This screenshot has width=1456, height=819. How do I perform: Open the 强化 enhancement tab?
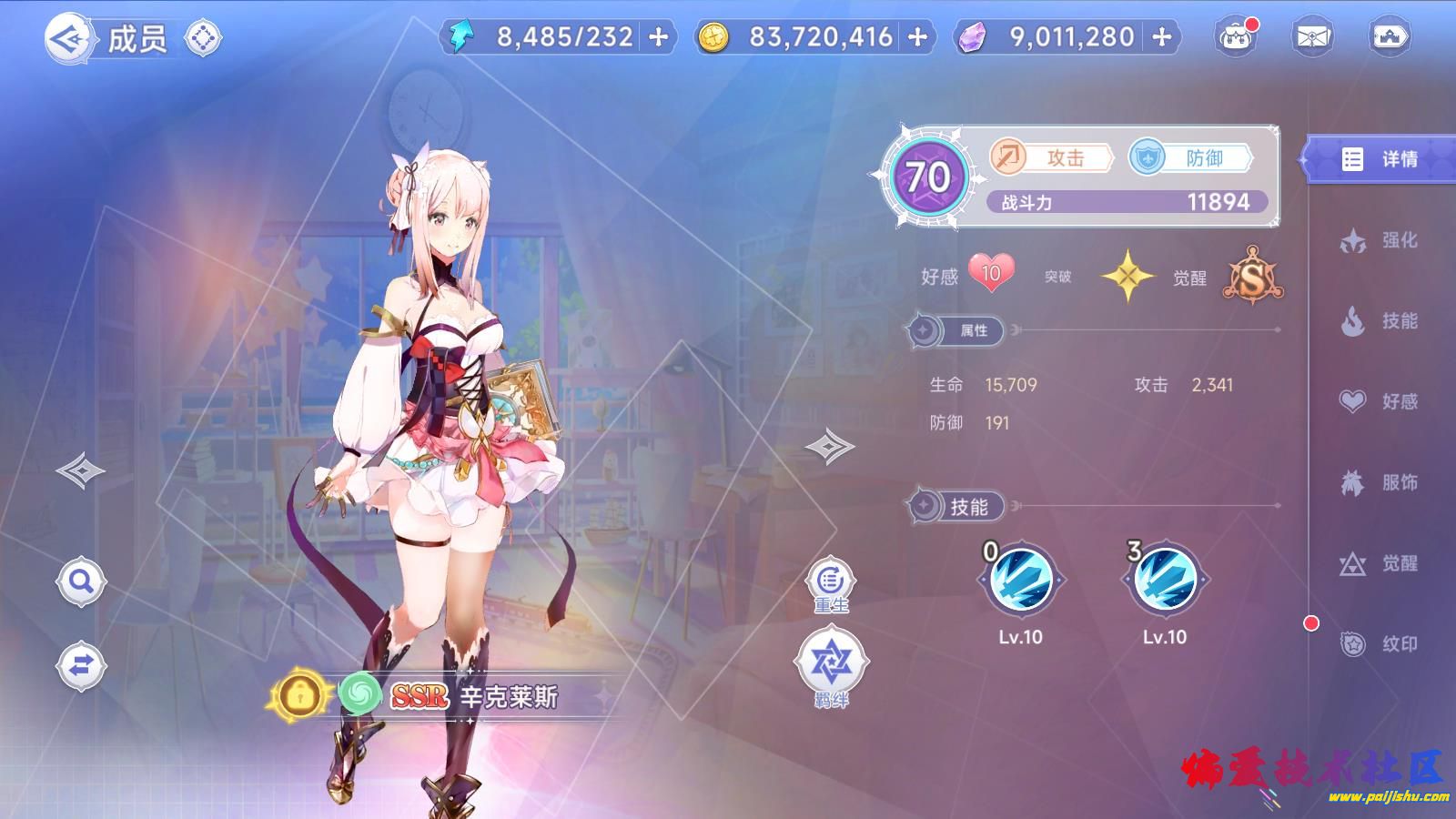(x=1380, y=240)
